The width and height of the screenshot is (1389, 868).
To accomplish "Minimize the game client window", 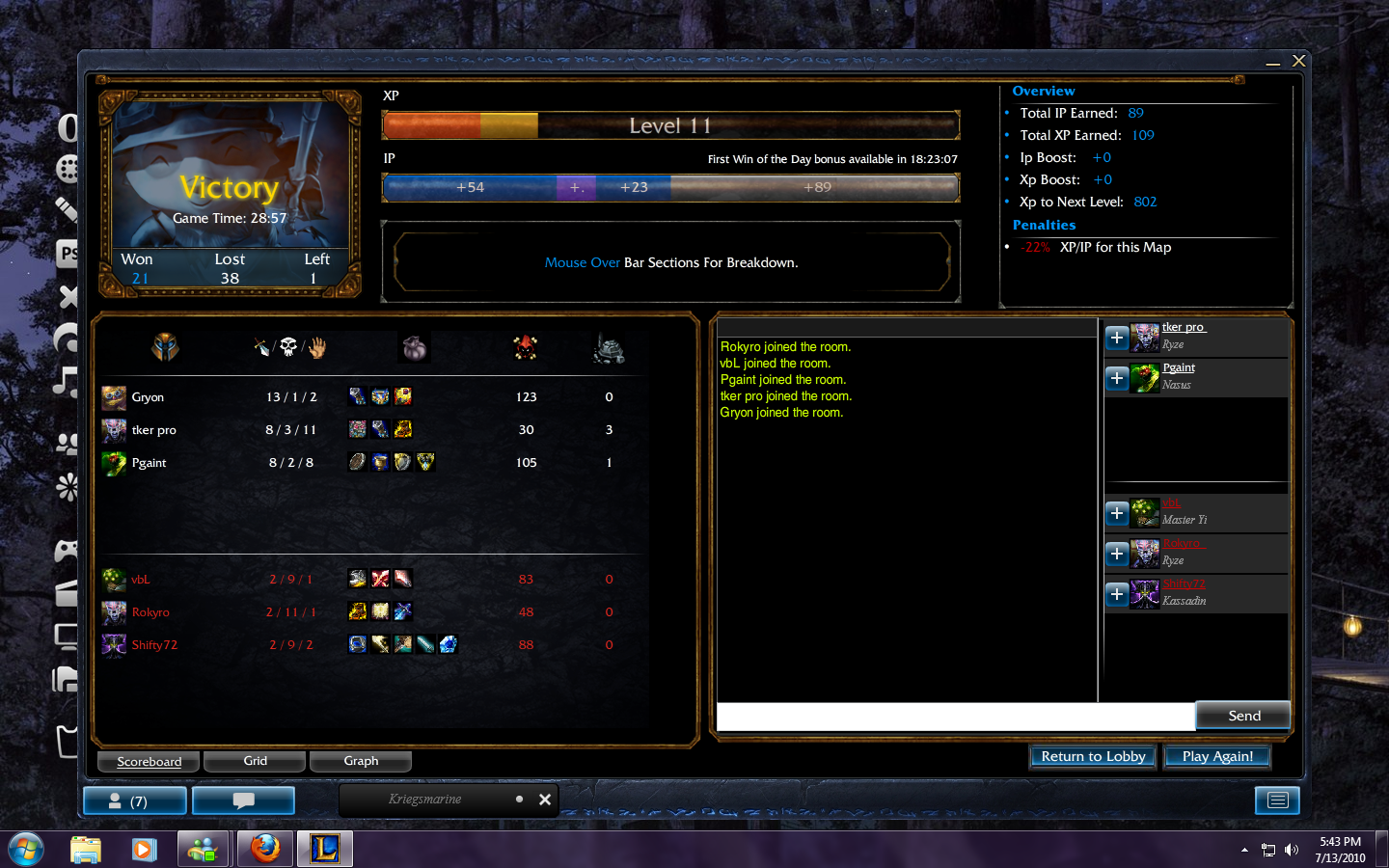I will tap(1273, 63).
